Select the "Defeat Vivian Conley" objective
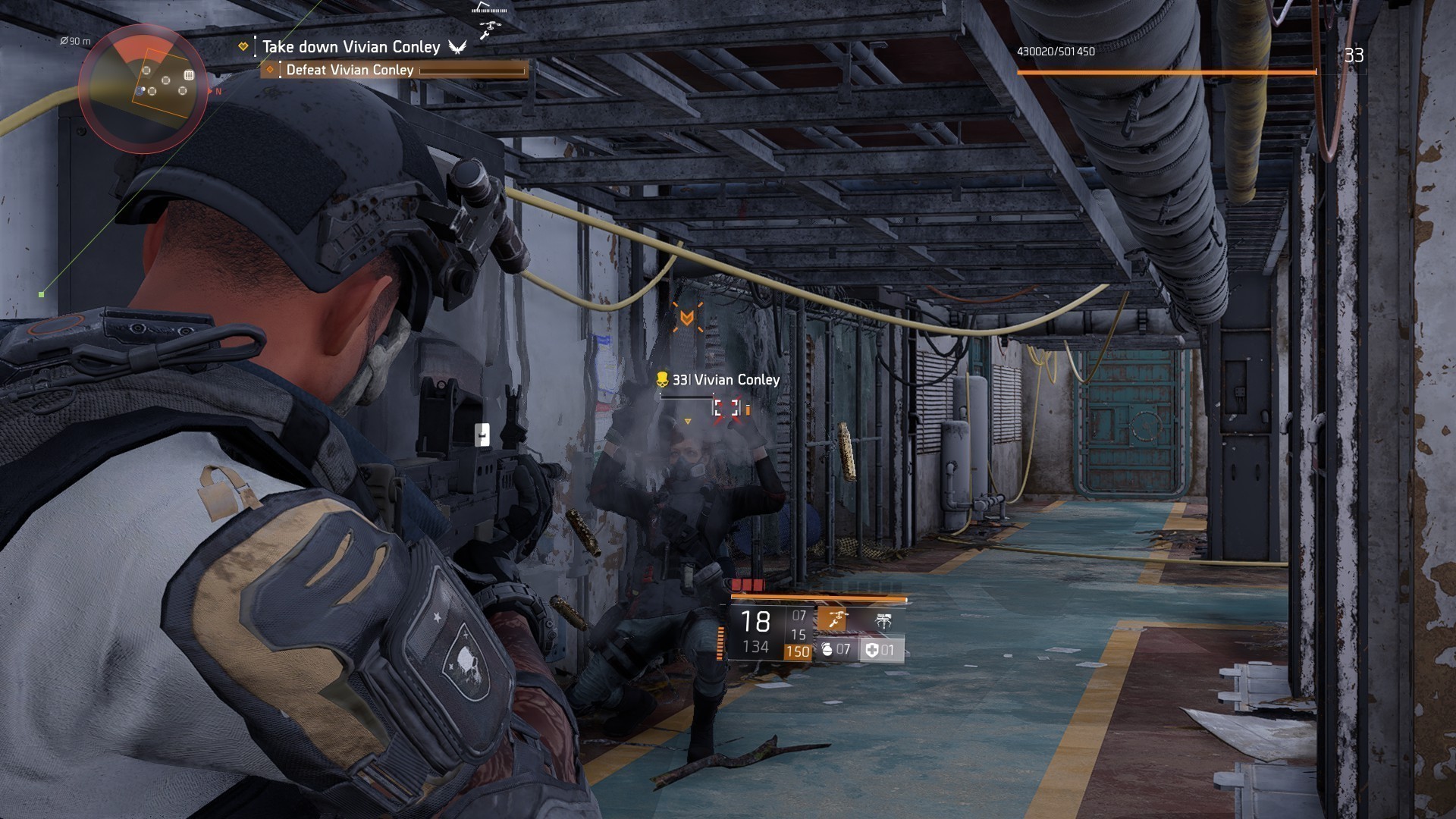This screenshot has height=819, width=1456. (x=350, y=70)
